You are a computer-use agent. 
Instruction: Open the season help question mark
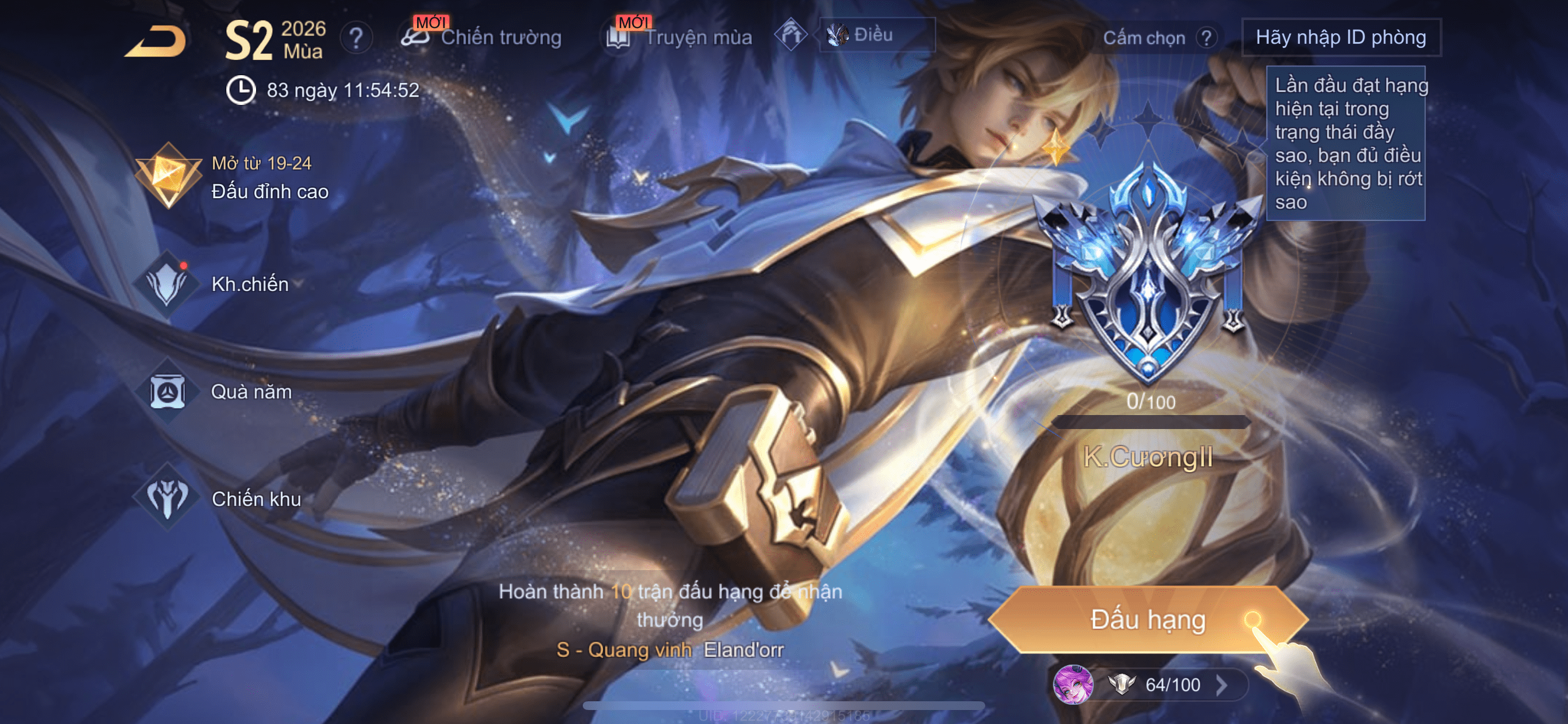[356, 38]
